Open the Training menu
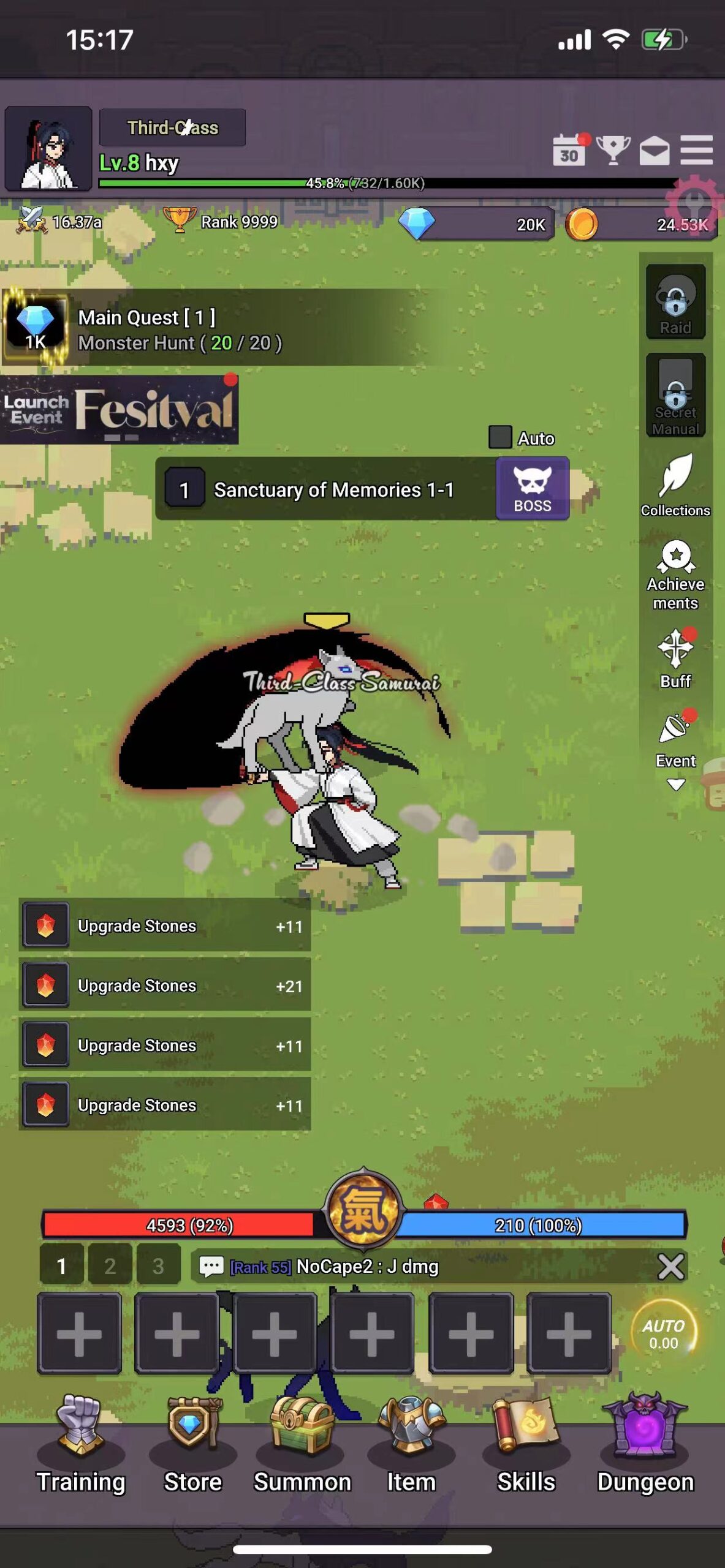Viewport: 725px width, 1568px height. click(80, 1445)
